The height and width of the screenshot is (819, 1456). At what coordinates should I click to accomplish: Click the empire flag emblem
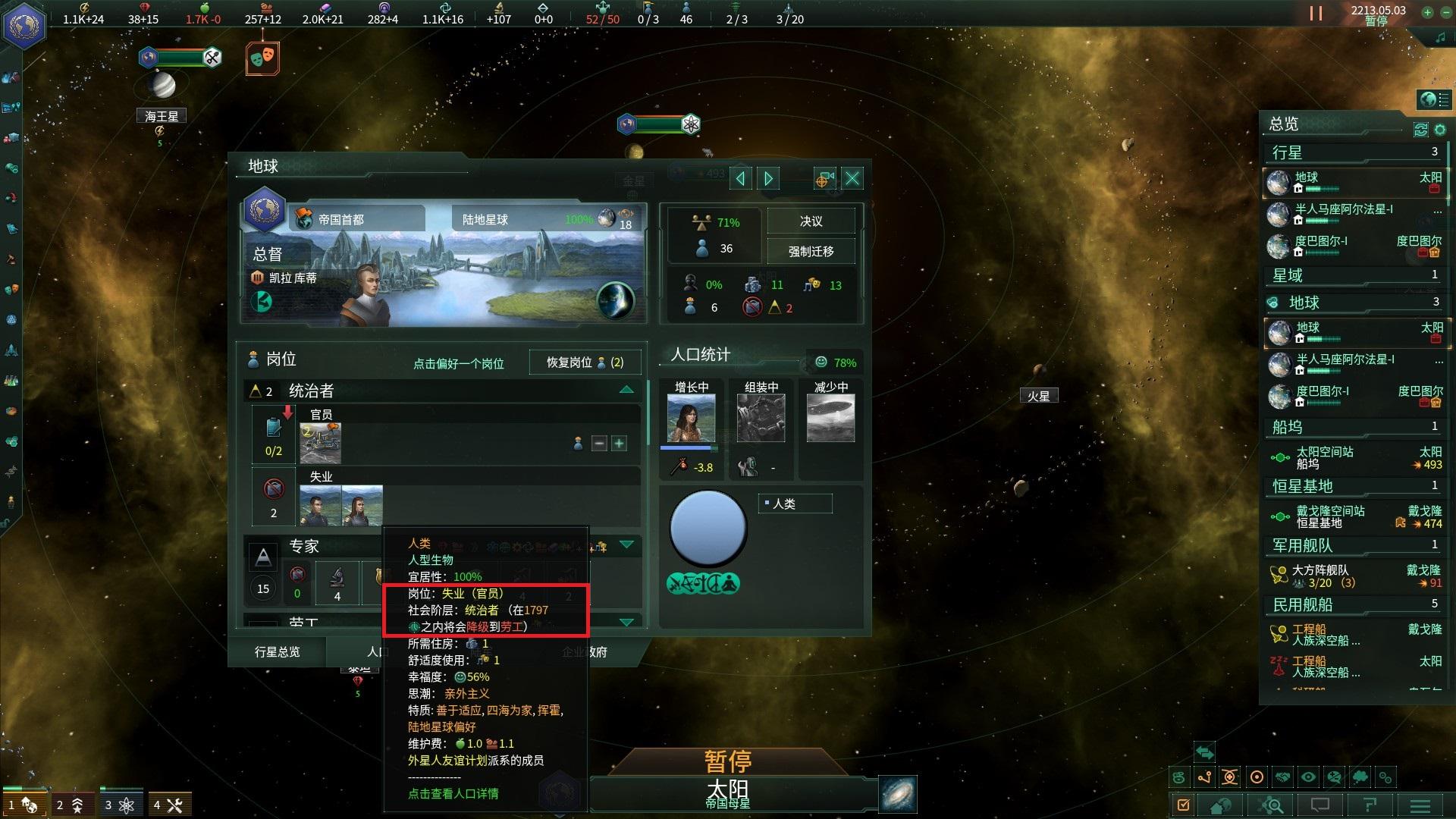(24, 24)
